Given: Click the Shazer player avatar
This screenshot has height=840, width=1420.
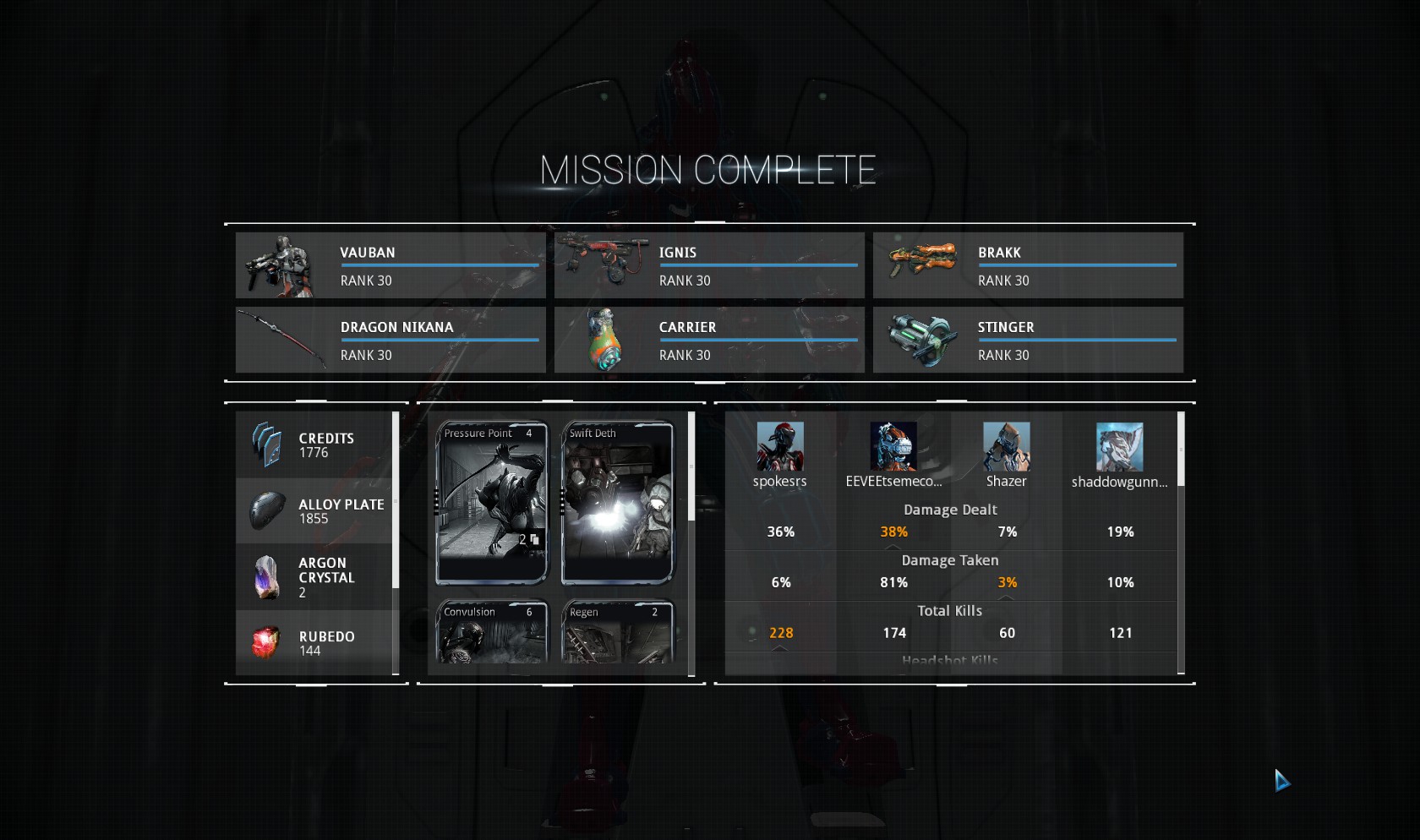Looking at the screenshot, I should (x=1006, y=446).
